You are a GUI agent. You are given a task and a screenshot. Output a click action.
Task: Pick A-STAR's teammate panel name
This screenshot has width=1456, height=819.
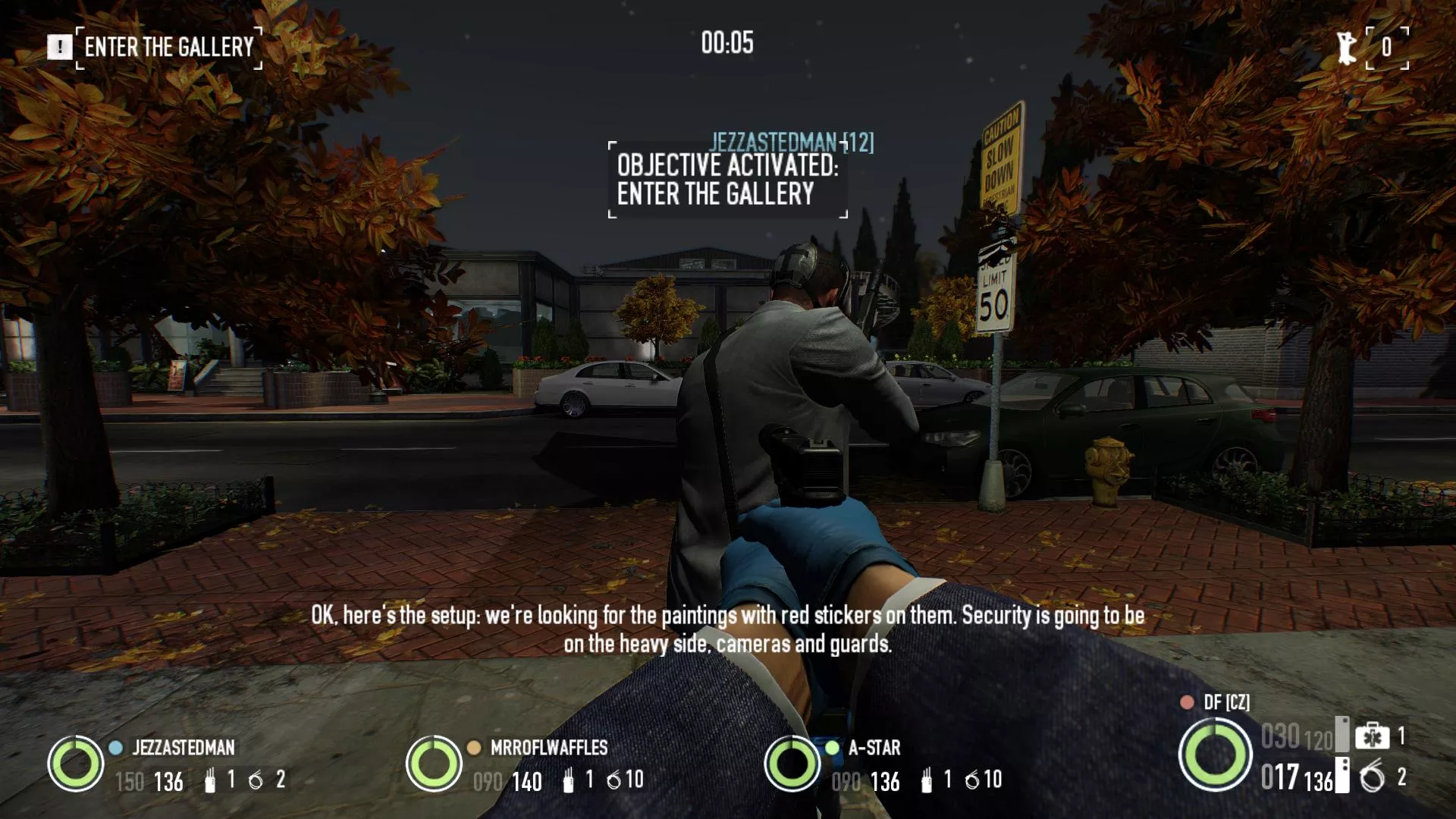[874, 748]
